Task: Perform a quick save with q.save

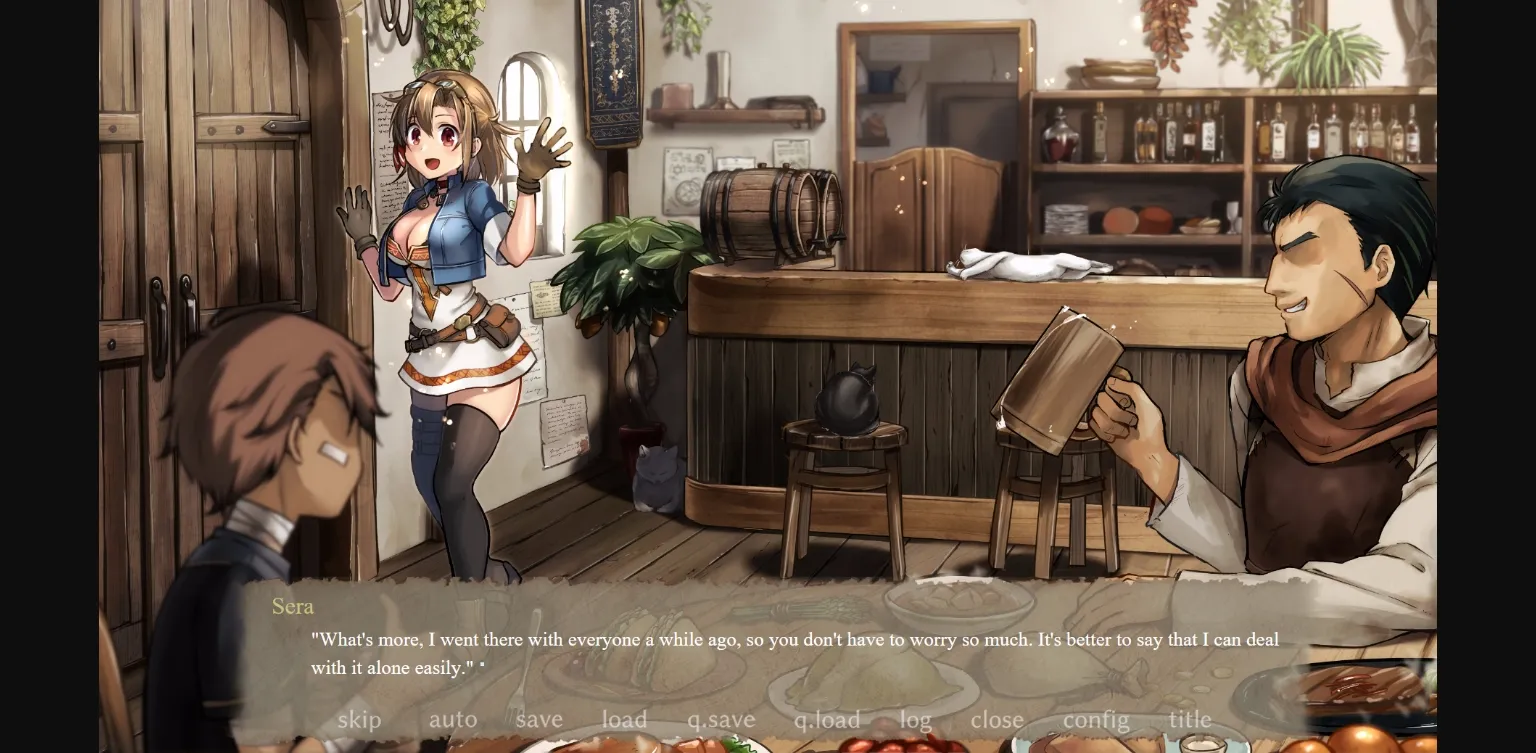Action: click(721, 719)
